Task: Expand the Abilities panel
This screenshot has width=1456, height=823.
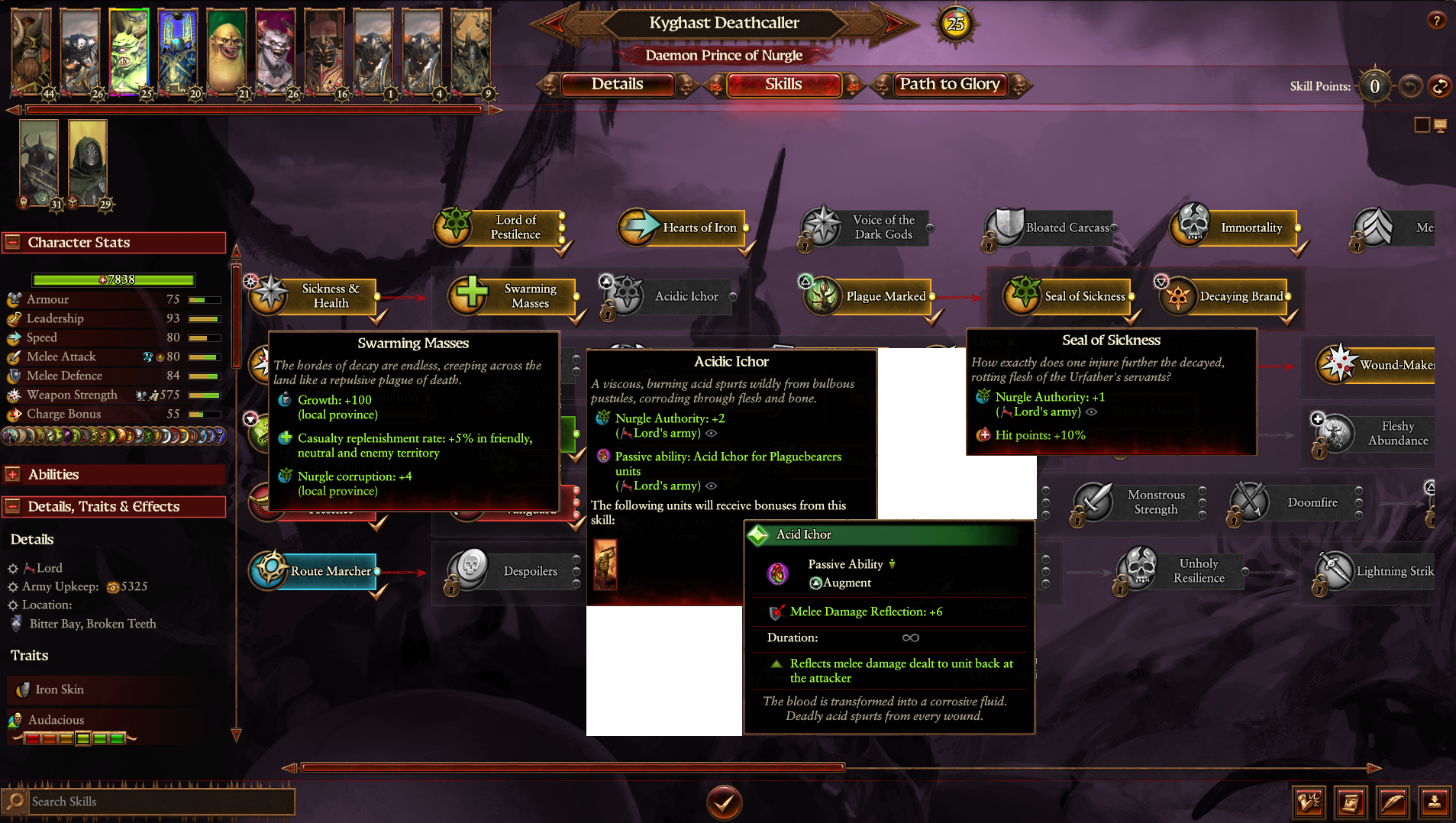Action: pyautogui.click(x=13, y=474)
